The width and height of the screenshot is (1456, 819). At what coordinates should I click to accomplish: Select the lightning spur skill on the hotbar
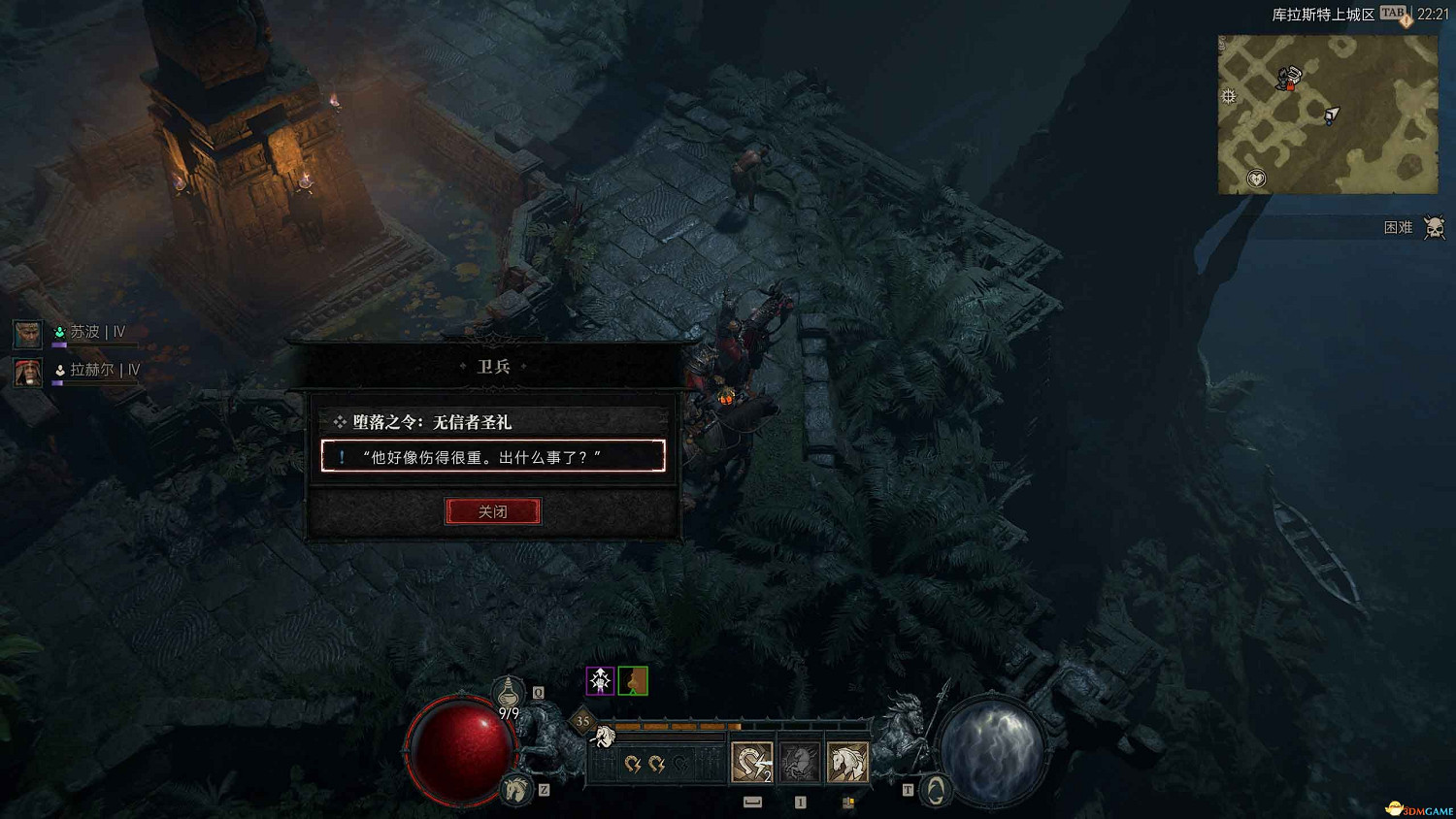coord(751,762)
